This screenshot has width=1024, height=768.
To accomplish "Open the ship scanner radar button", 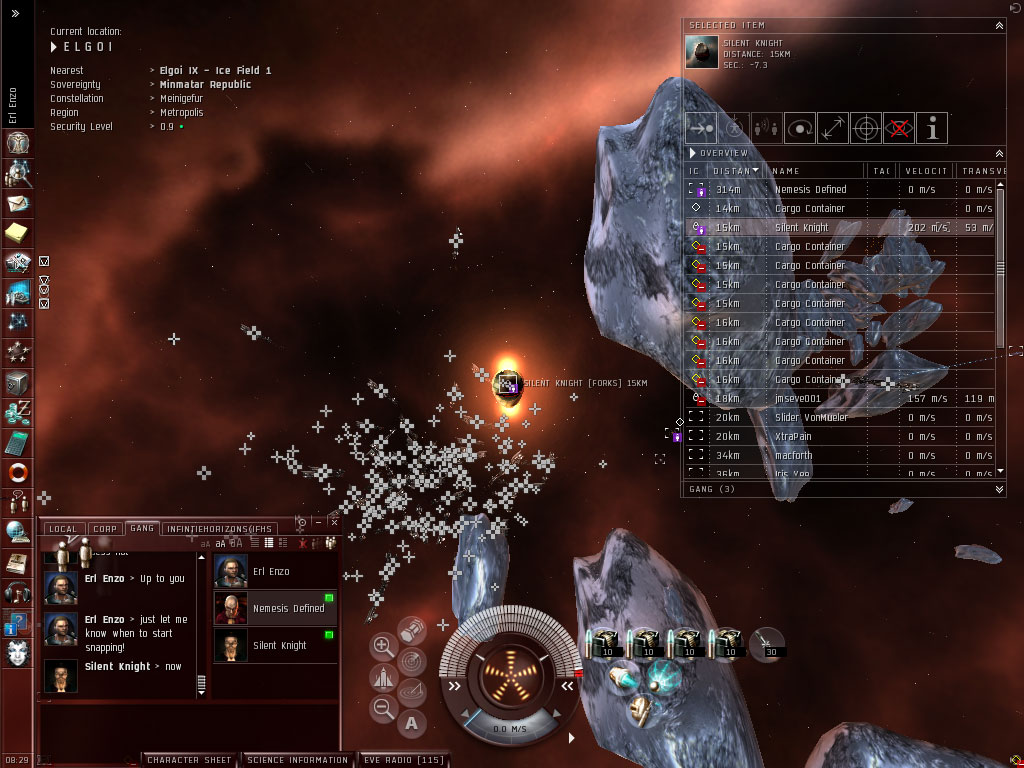I will tap(411, 661).
